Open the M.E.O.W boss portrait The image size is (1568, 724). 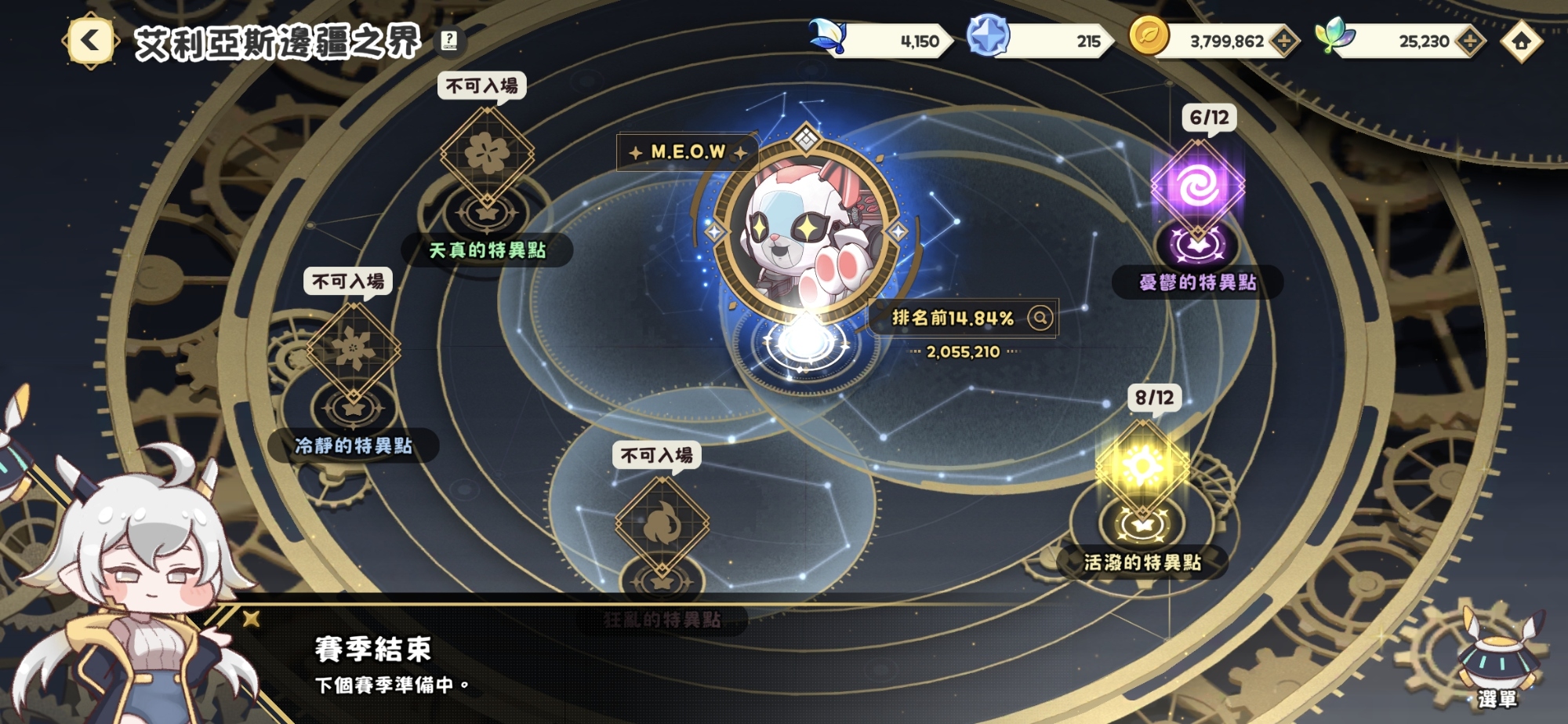806,229
